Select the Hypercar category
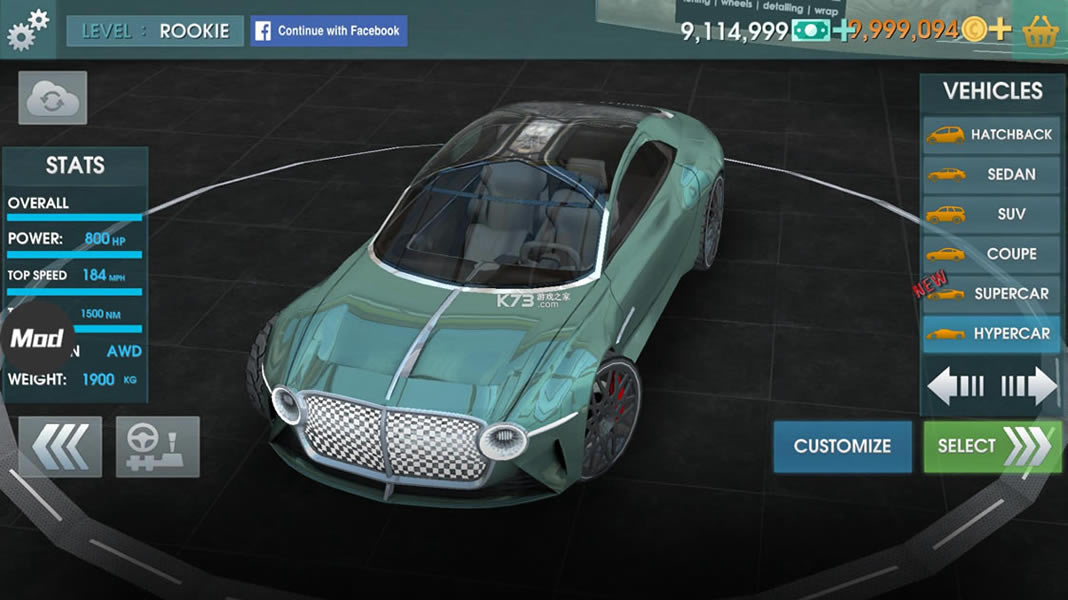 coord(991,334)
